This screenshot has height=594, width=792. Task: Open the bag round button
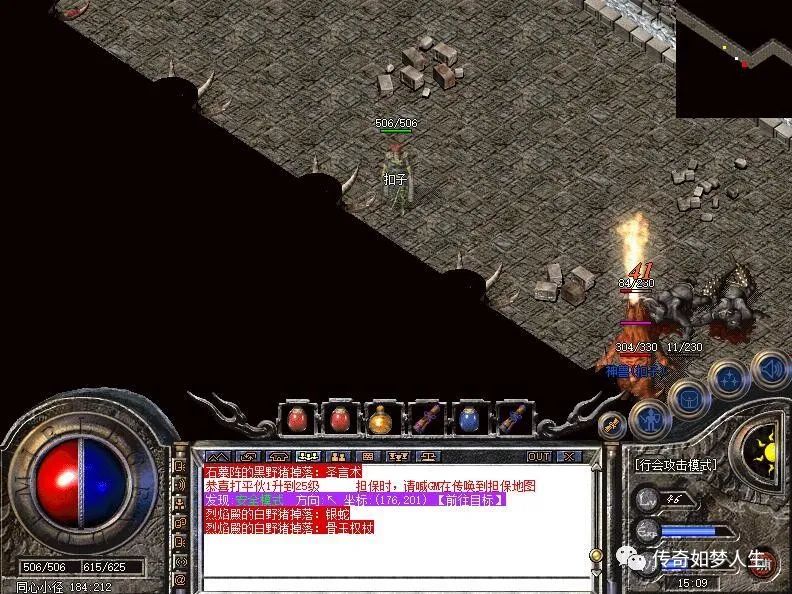(689, 400)
